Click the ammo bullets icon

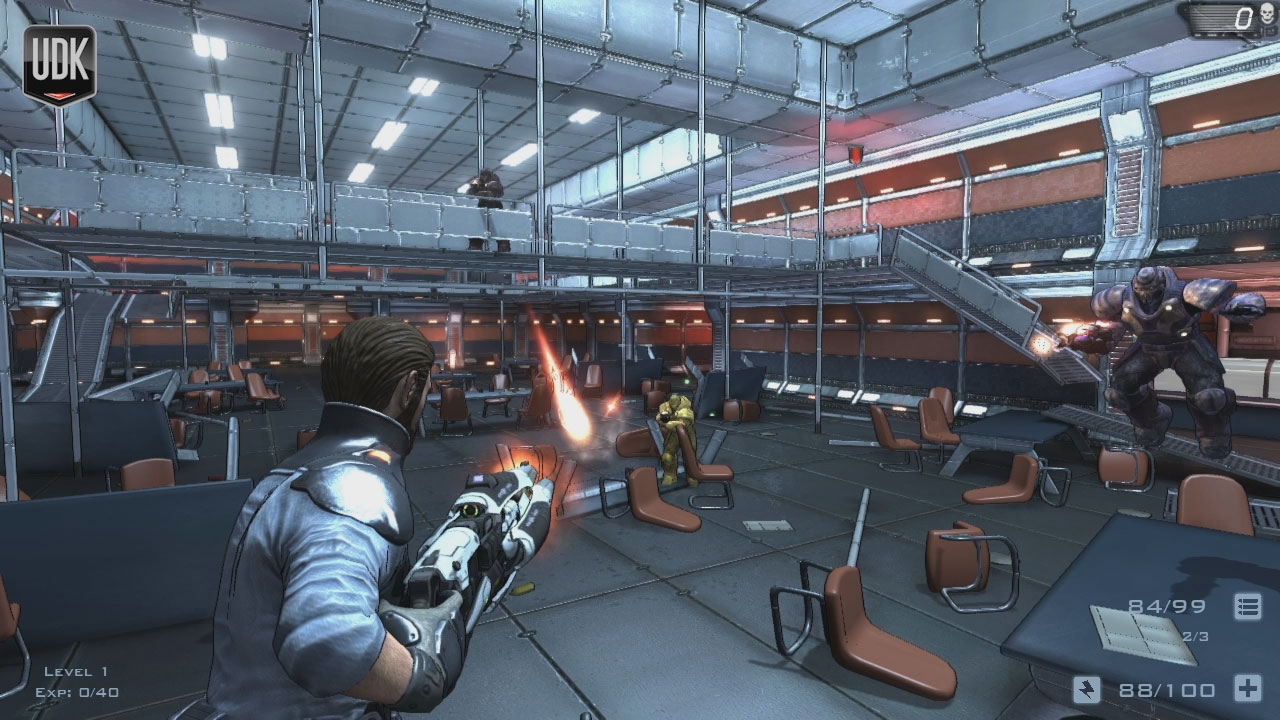tap(1247, 606)
